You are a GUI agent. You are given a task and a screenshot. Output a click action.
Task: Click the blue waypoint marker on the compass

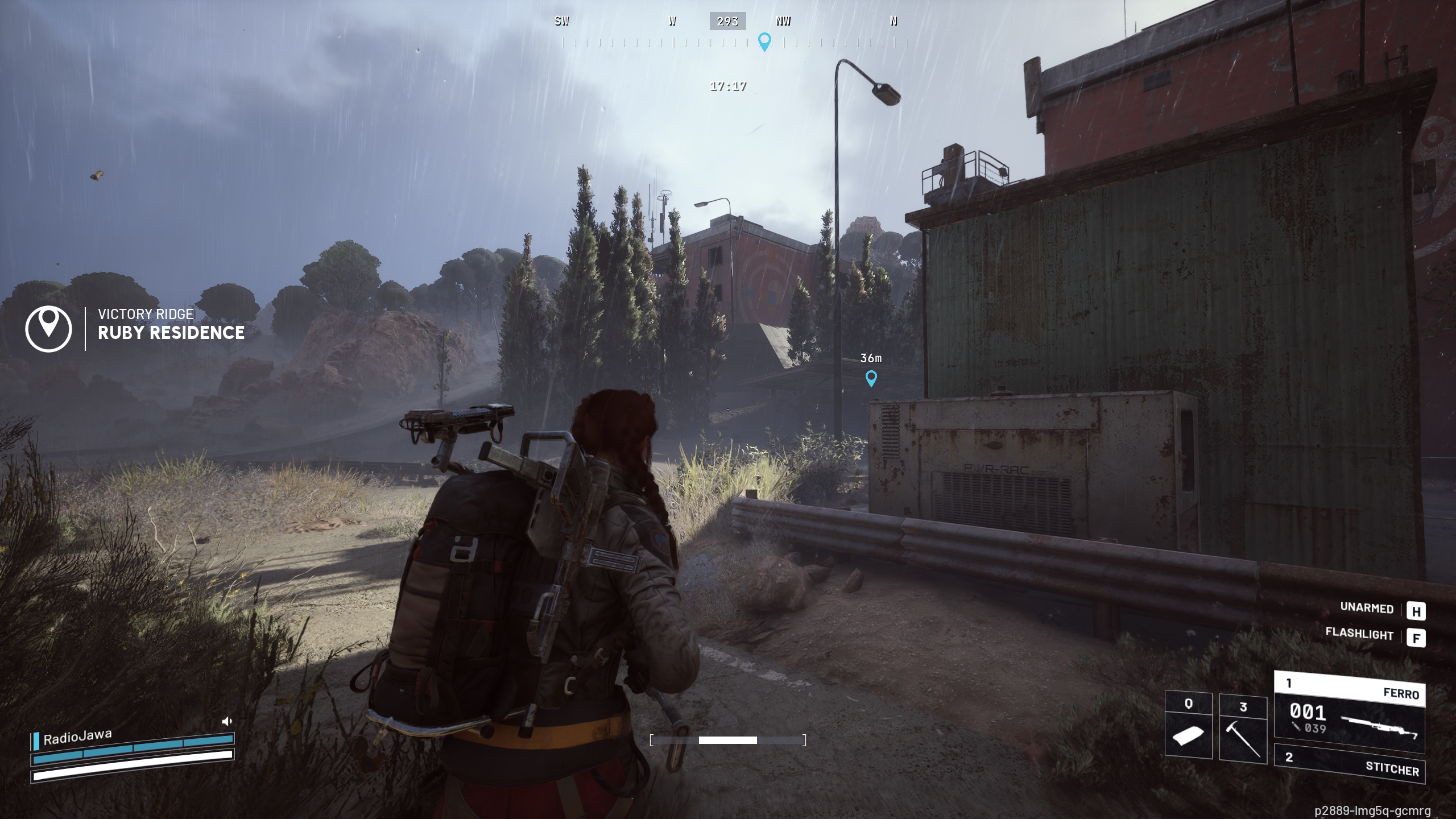(764, 42)
